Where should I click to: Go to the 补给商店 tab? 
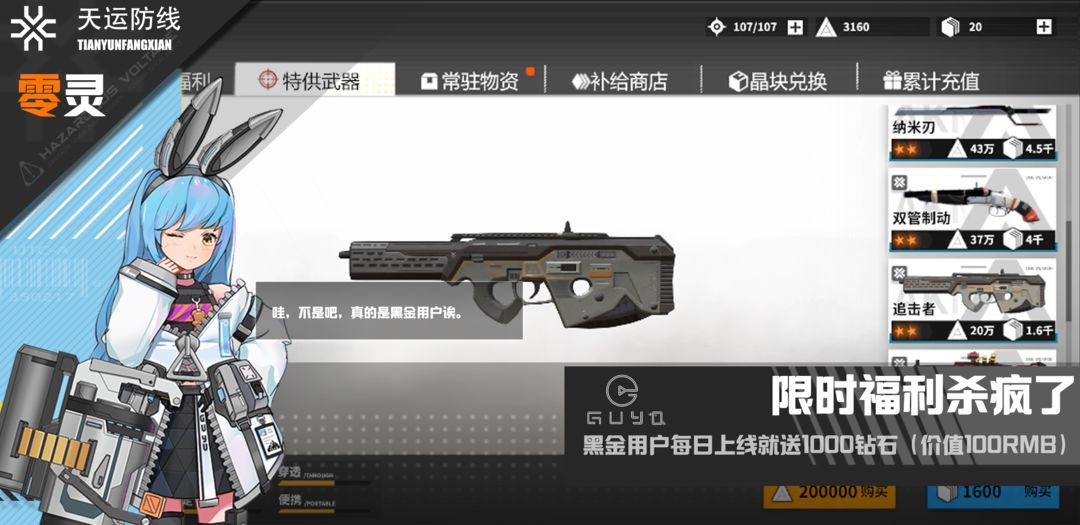tap(620, 81)
